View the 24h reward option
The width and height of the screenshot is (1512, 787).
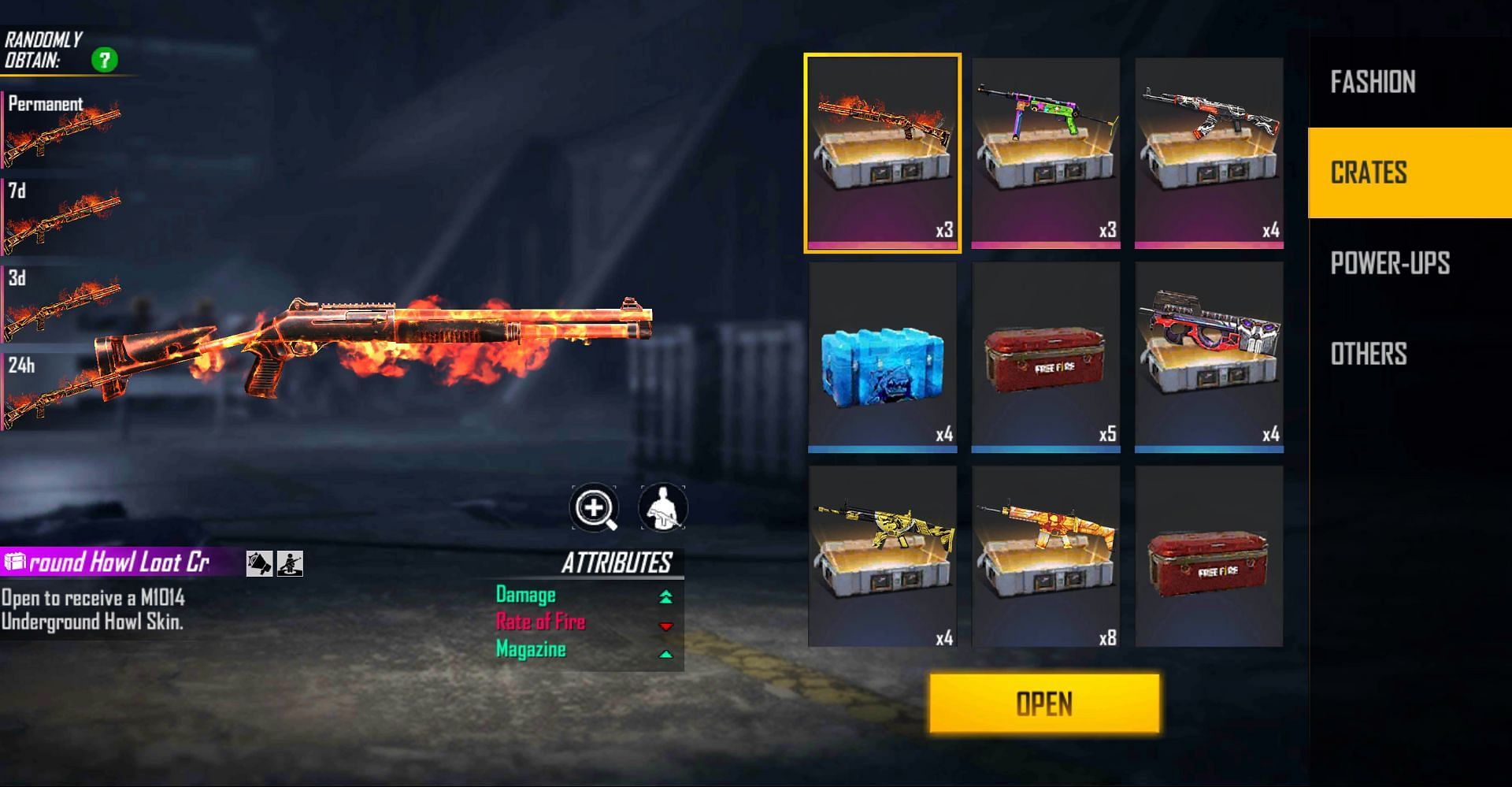pyautogui.click(x=61, y=392)
